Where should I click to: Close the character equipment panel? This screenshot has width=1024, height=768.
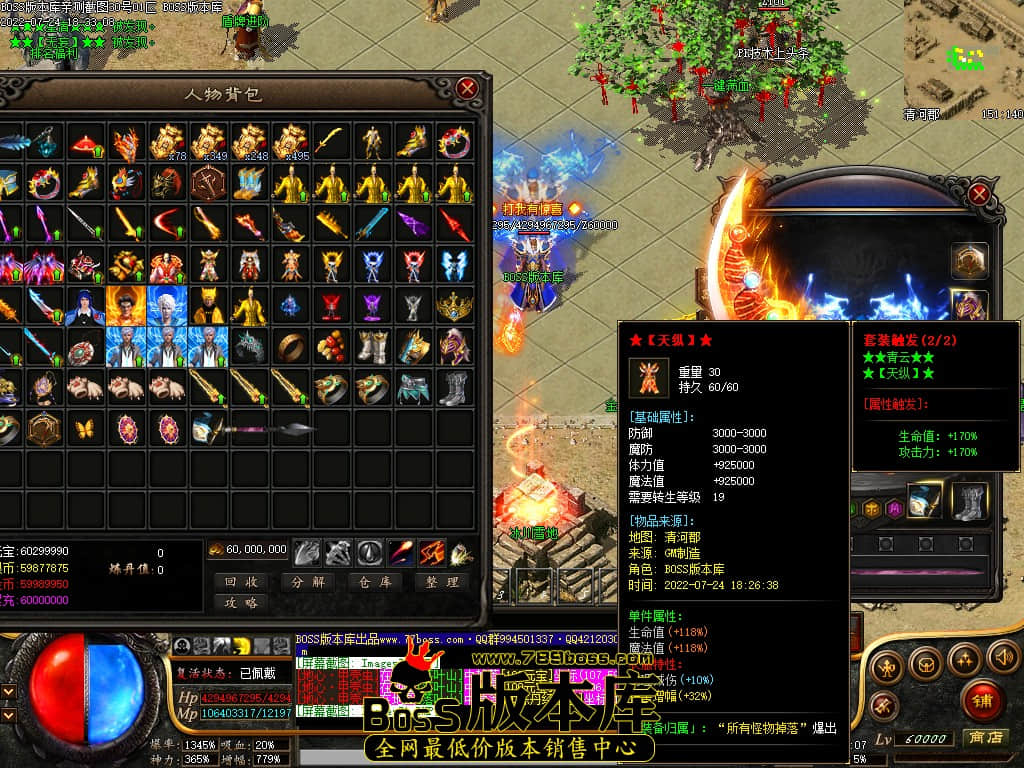pos(980,194)
